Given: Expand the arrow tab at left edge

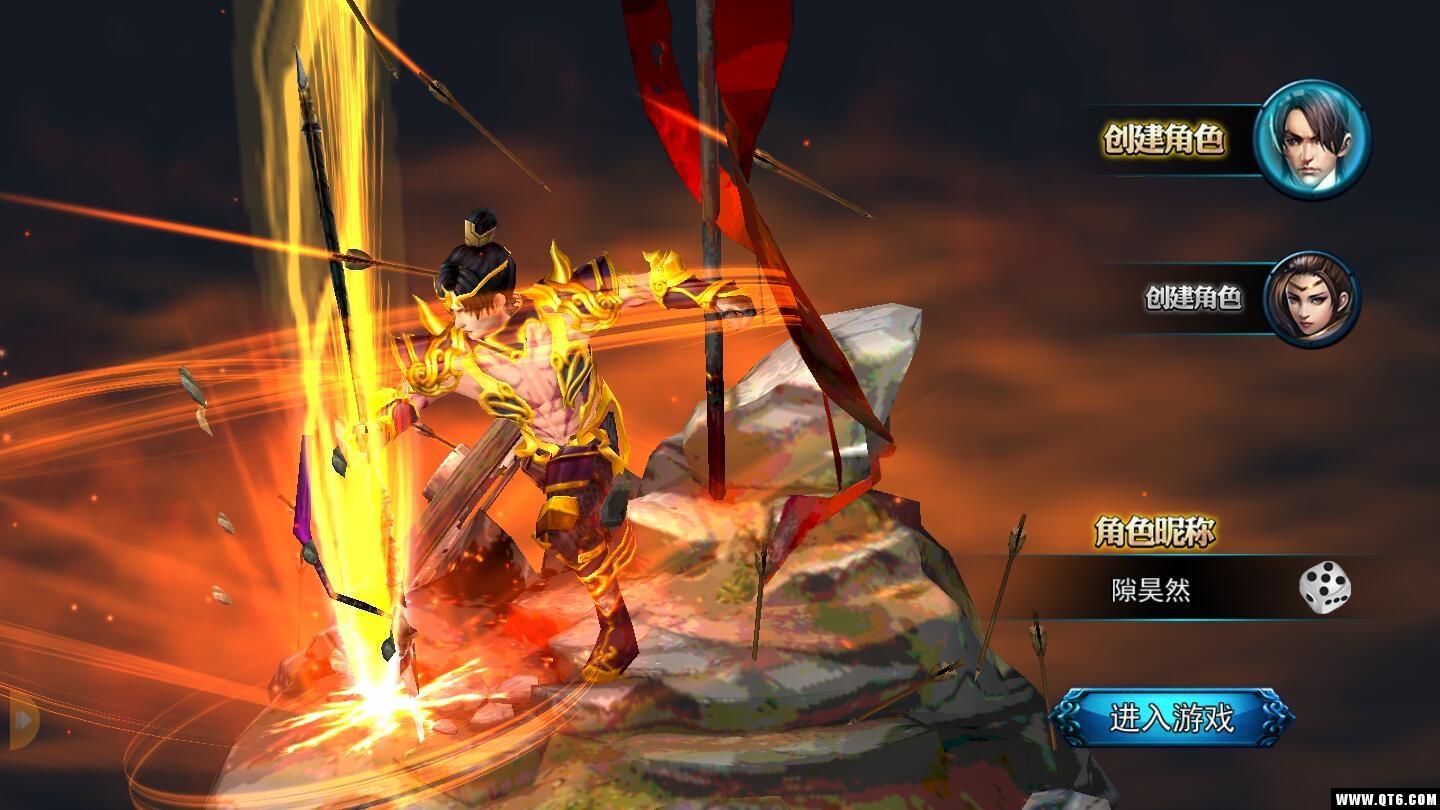Looking at the screenshot, I should pos(22,718).
